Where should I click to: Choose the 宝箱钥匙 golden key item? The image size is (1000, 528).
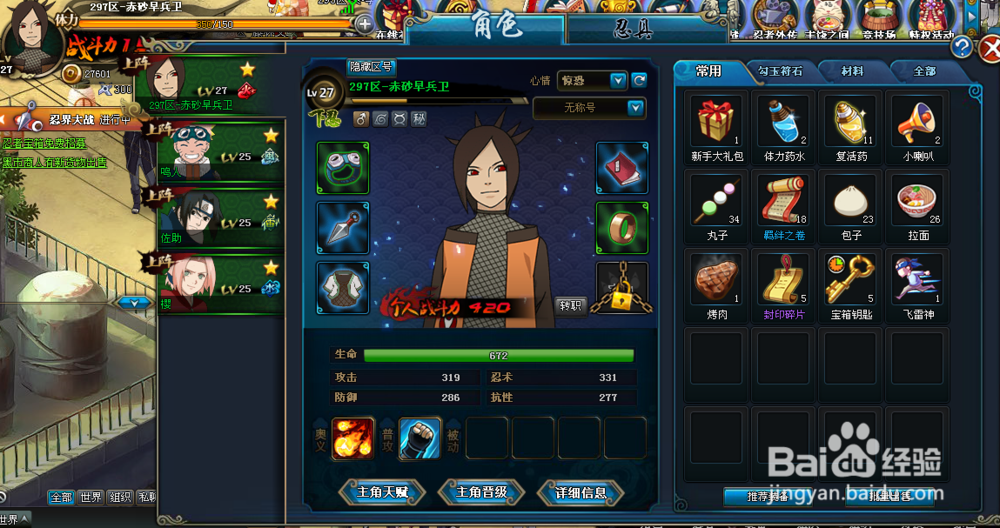point(850,279)
